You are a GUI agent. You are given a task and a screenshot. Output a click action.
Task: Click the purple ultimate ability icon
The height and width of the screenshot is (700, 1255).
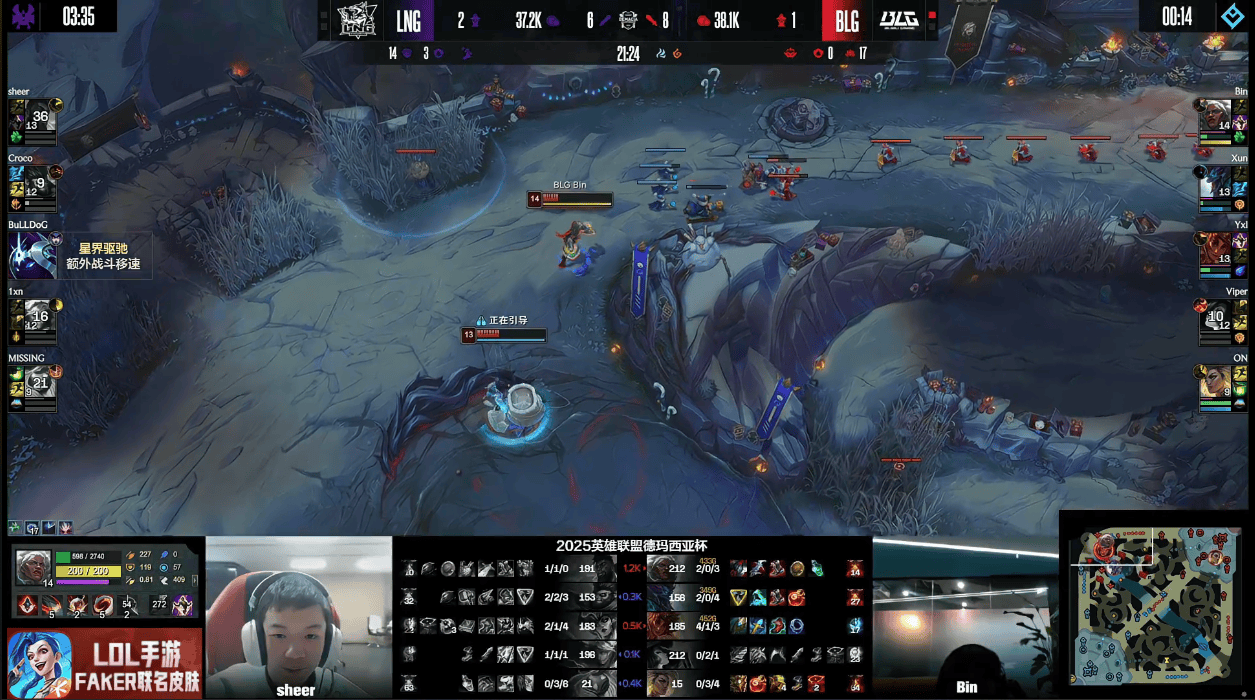[184, 605]
